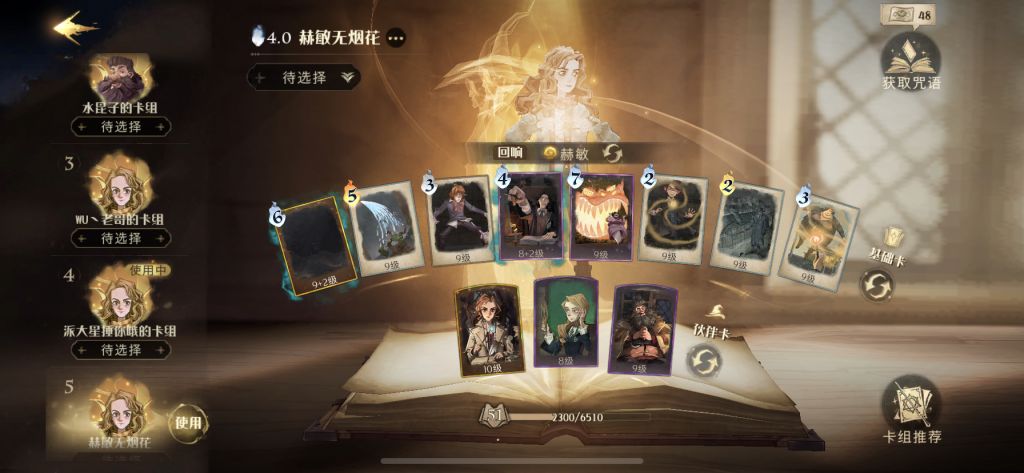
Task: Open 获取咒语 to get spells
Action: (x=910, y=62)
